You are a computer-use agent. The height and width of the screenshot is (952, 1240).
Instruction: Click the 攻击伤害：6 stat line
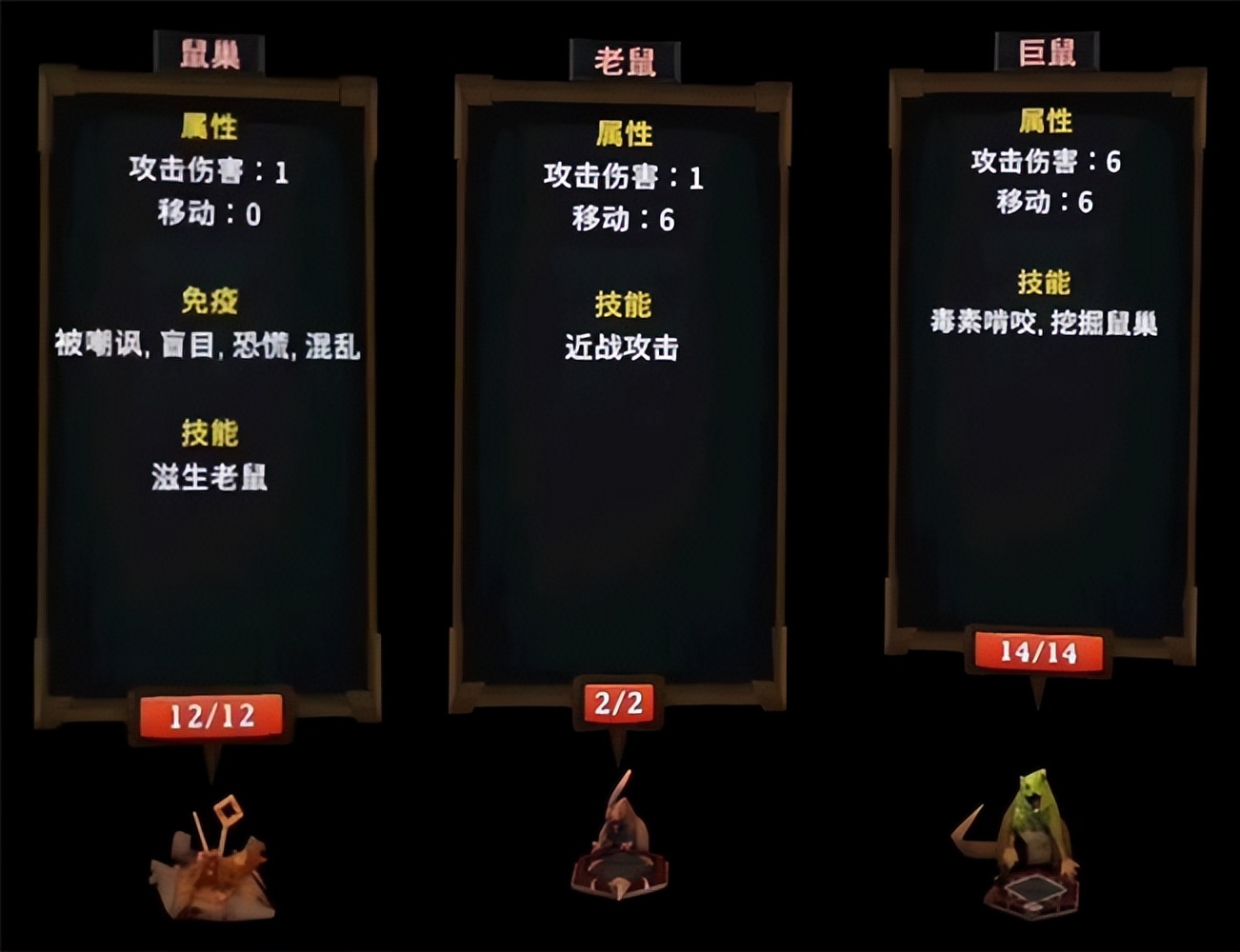pyautogui.click(x=1046, y=162)
